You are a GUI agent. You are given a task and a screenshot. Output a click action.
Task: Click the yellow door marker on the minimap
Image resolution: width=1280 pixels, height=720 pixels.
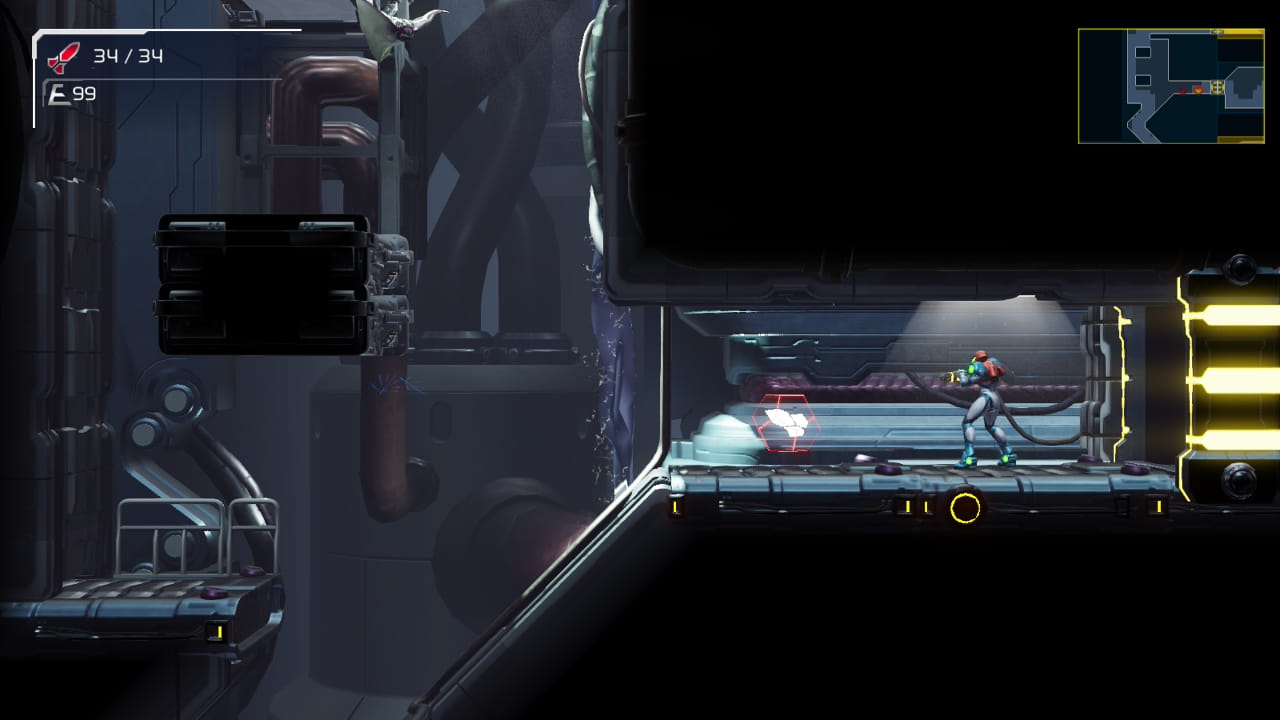(1217, 87)
